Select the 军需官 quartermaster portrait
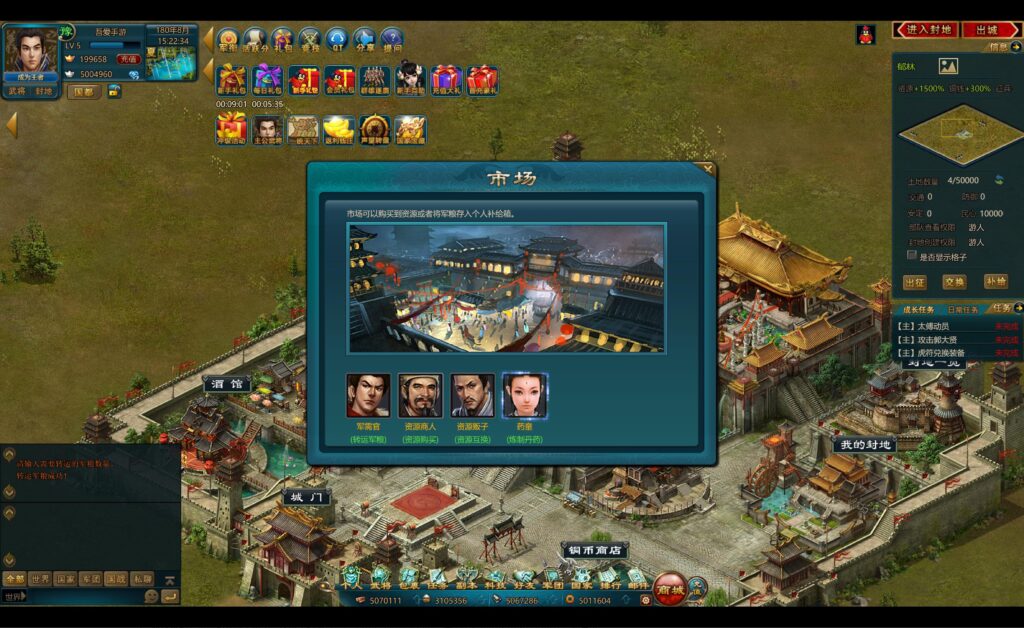The image size is (1024, 628). [367, 395]
